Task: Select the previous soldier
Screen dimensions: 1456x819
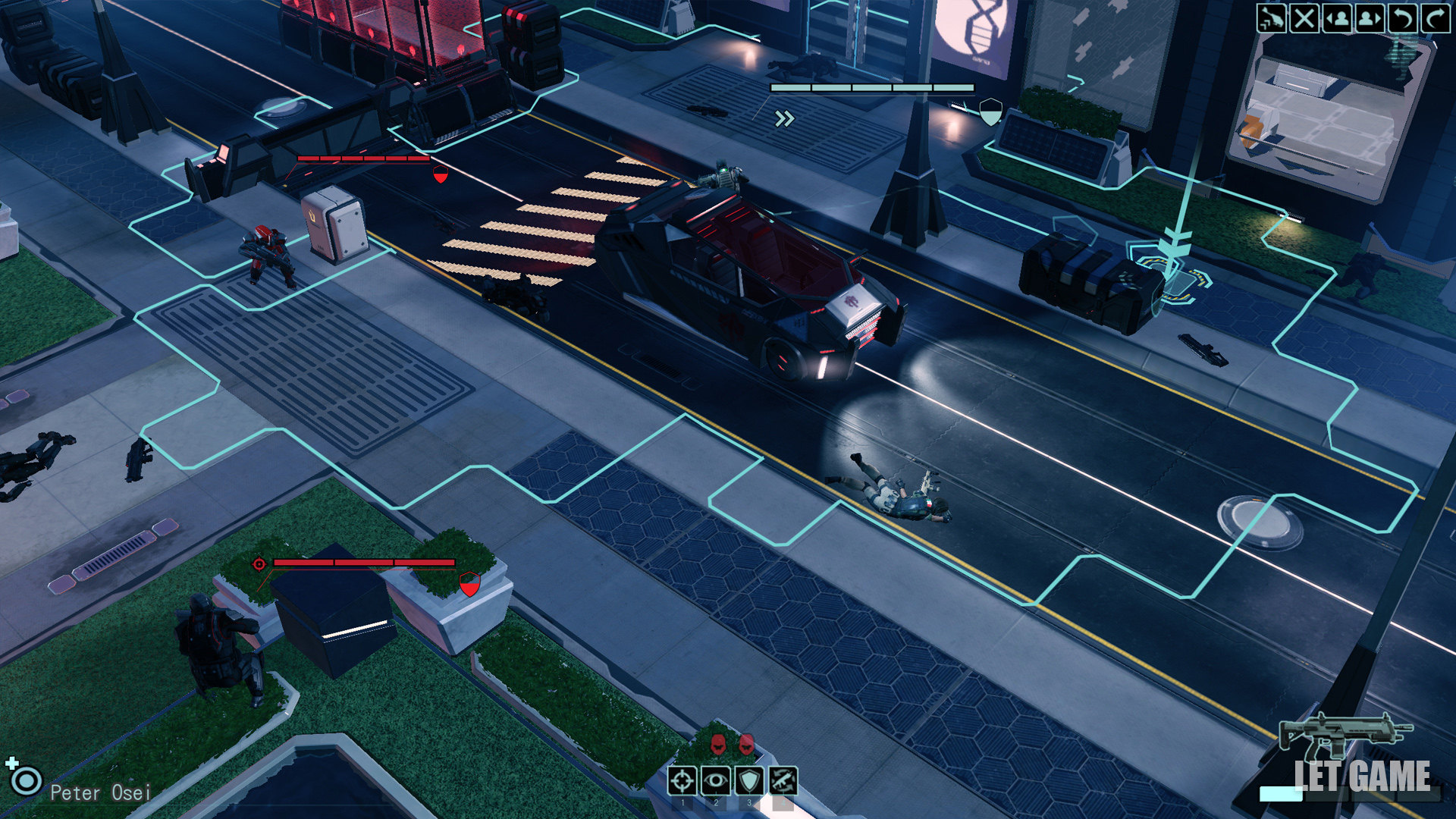Action: pos(1337,18)
